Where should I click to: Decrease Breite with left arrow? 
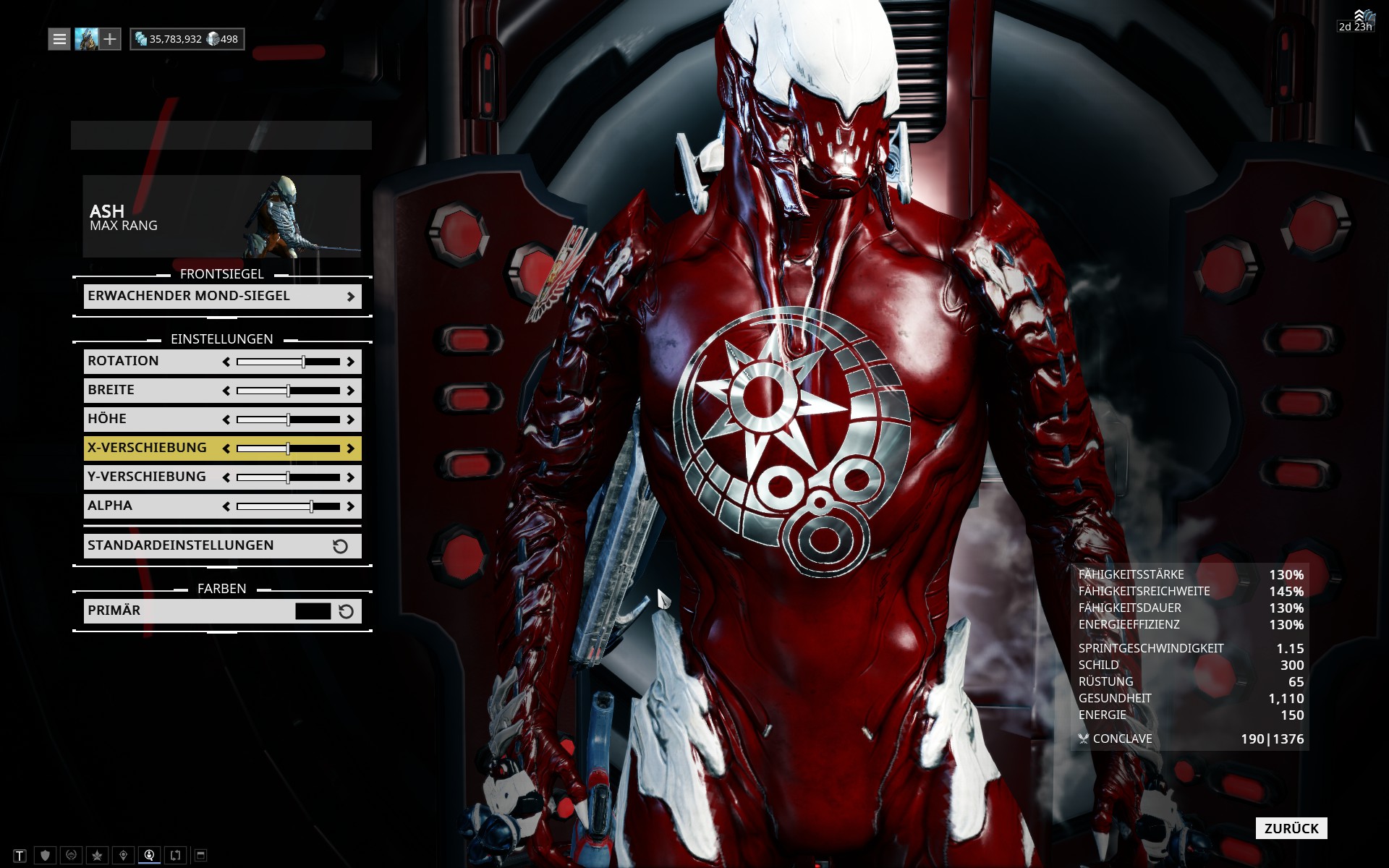[226, 391]
